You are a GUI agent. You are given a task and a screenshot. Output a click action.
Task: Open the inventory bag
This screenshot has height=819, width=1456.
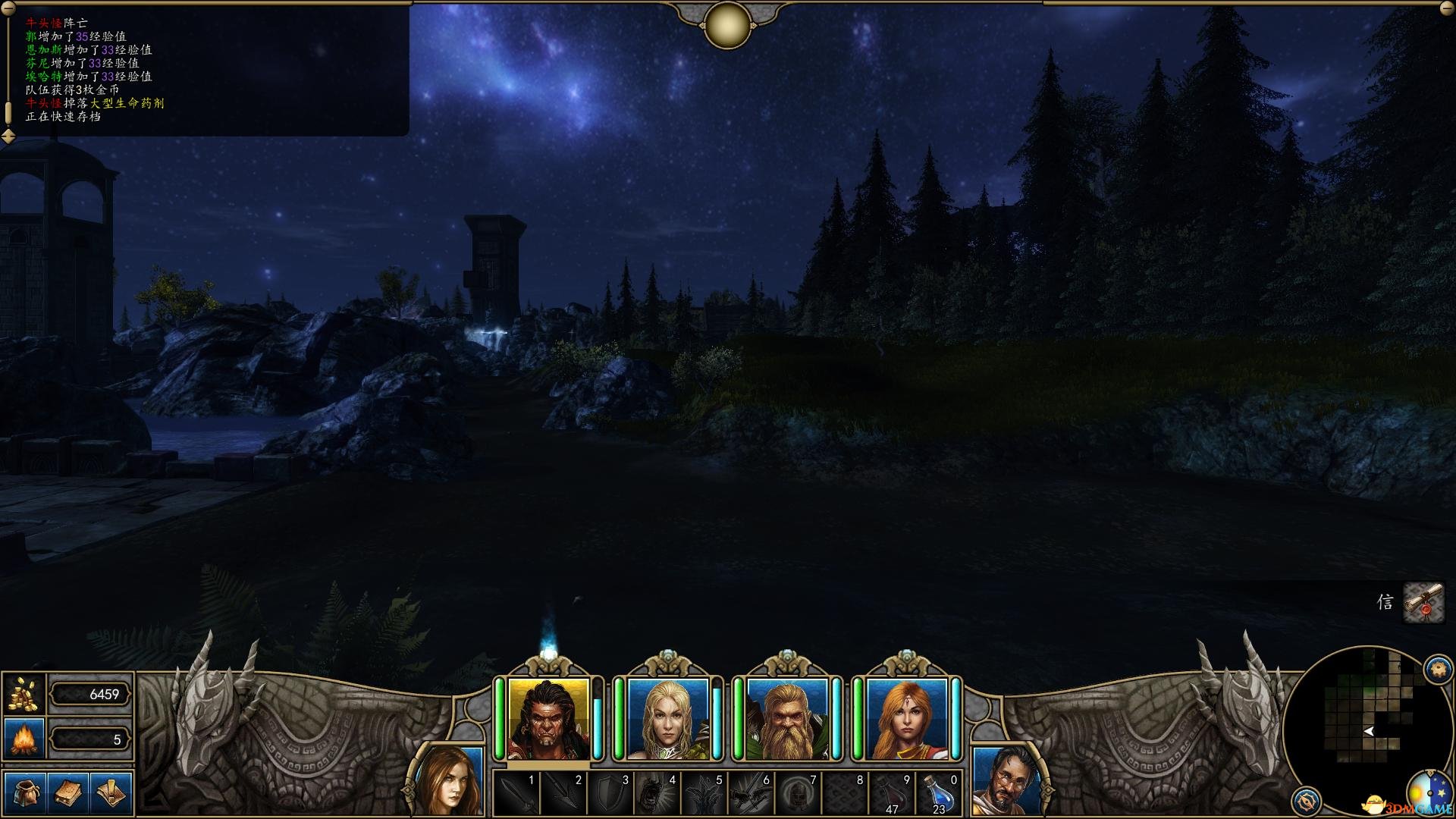25,792
